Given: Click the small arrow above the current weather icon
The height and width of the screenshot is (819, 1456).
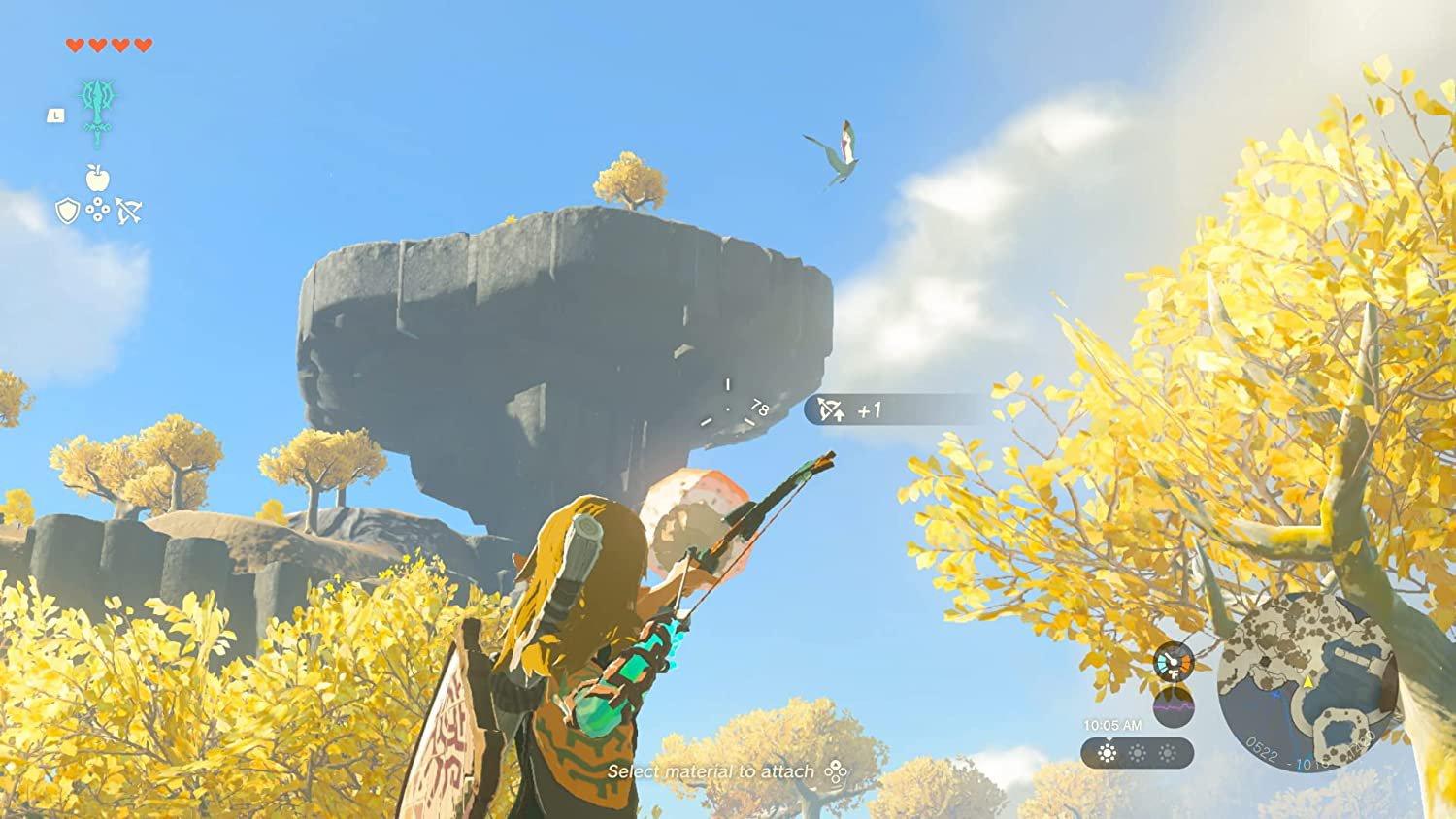Looking at the screenshot, I should click(1109, 739).
